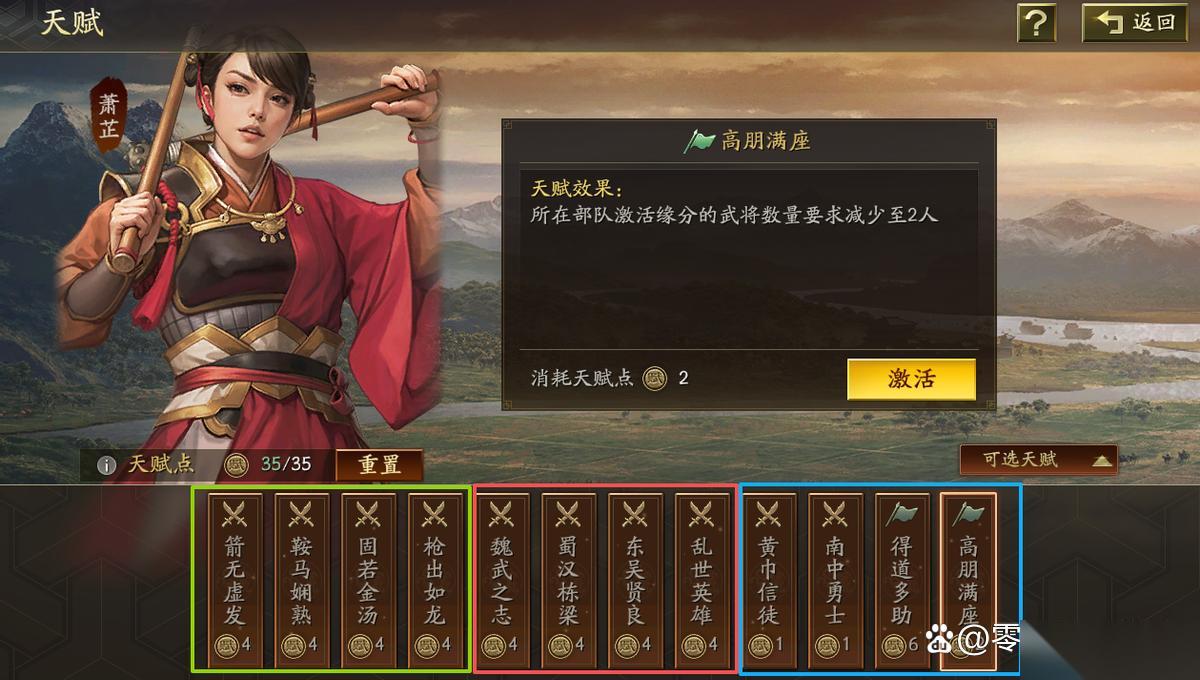
Task: Click the 返回 back button
Action: 1139,22
